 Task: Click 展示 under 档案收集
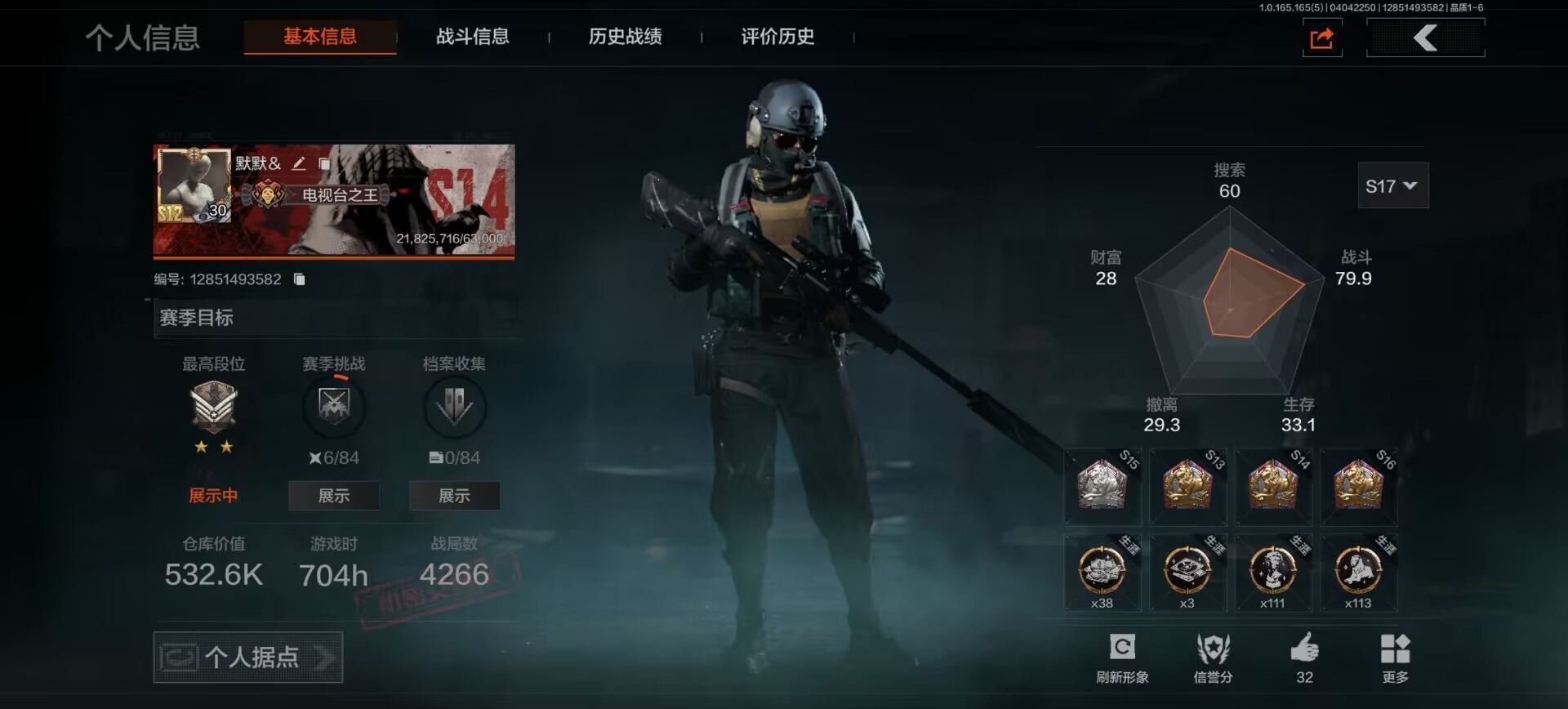click(x=454, y=496)
